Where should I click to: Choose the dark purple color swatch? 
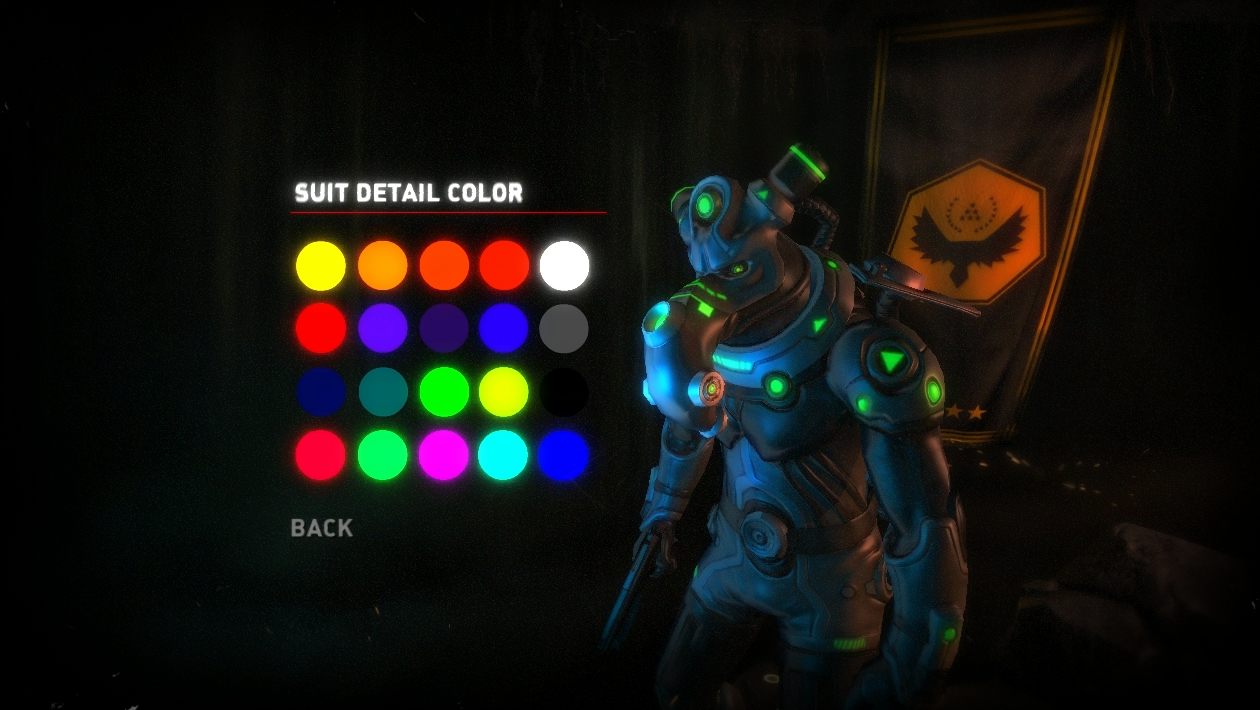point(444,328)
